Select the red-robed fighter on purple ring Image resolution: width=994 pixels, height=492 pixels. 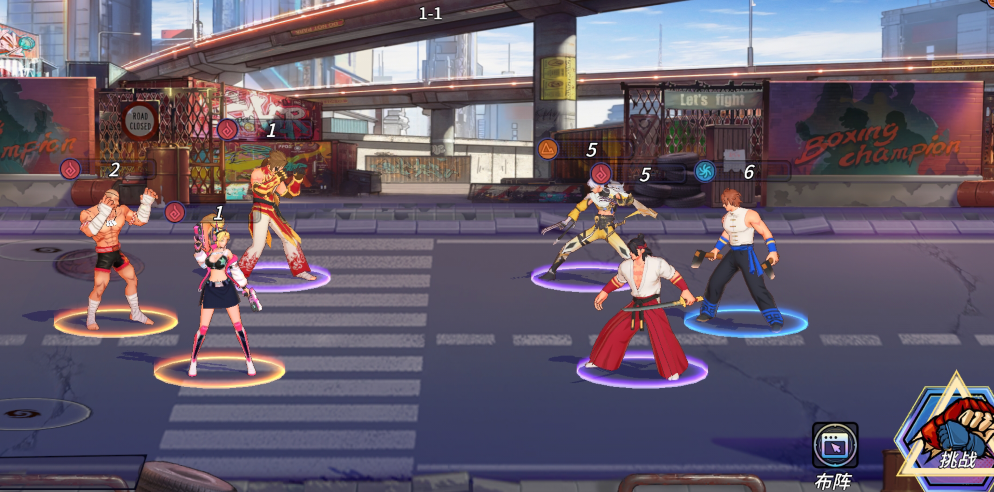(274, 222)
